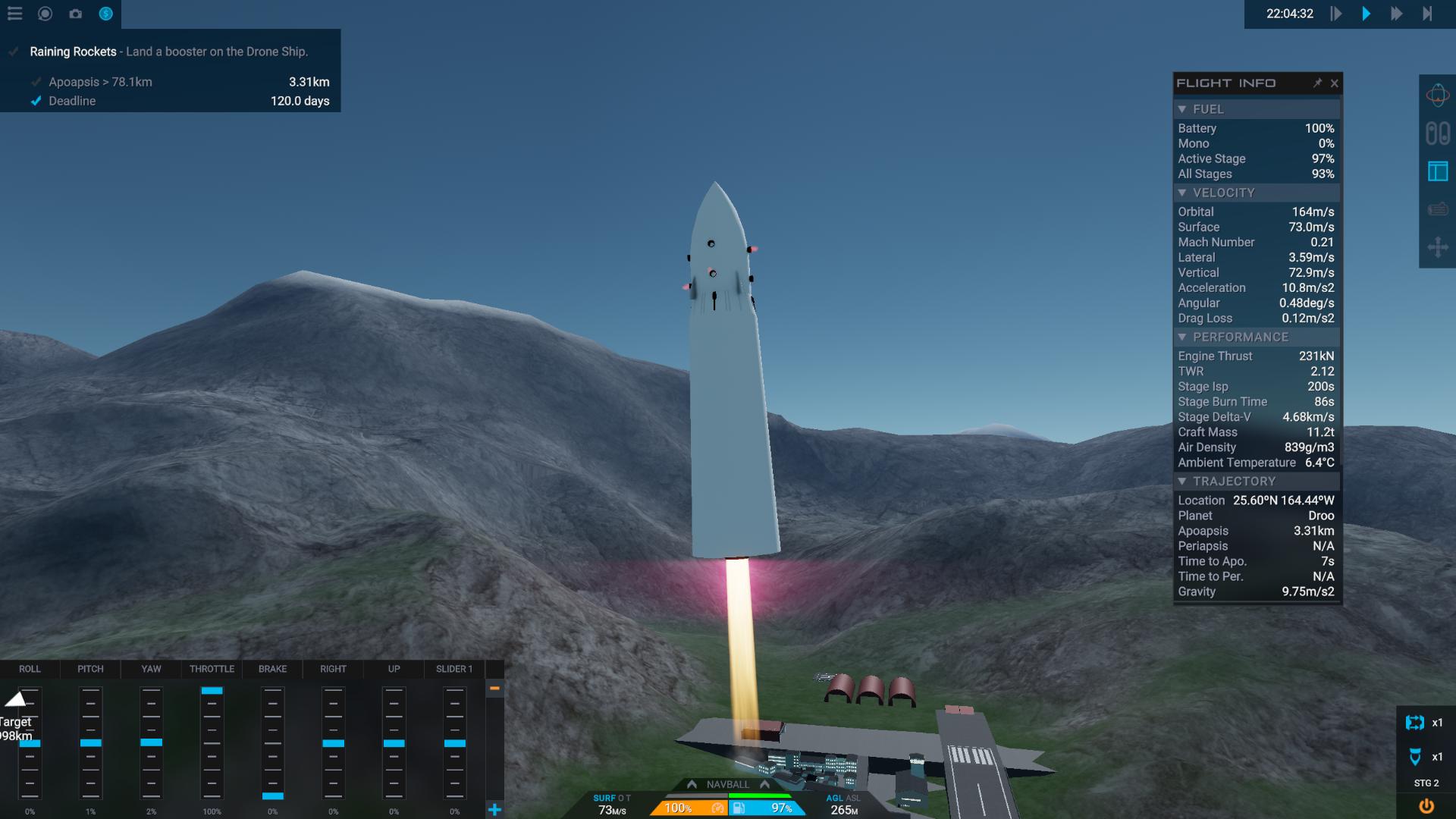Open the dollar-sign career icon
Screen dimensions: 1456x819
(105, 14)
